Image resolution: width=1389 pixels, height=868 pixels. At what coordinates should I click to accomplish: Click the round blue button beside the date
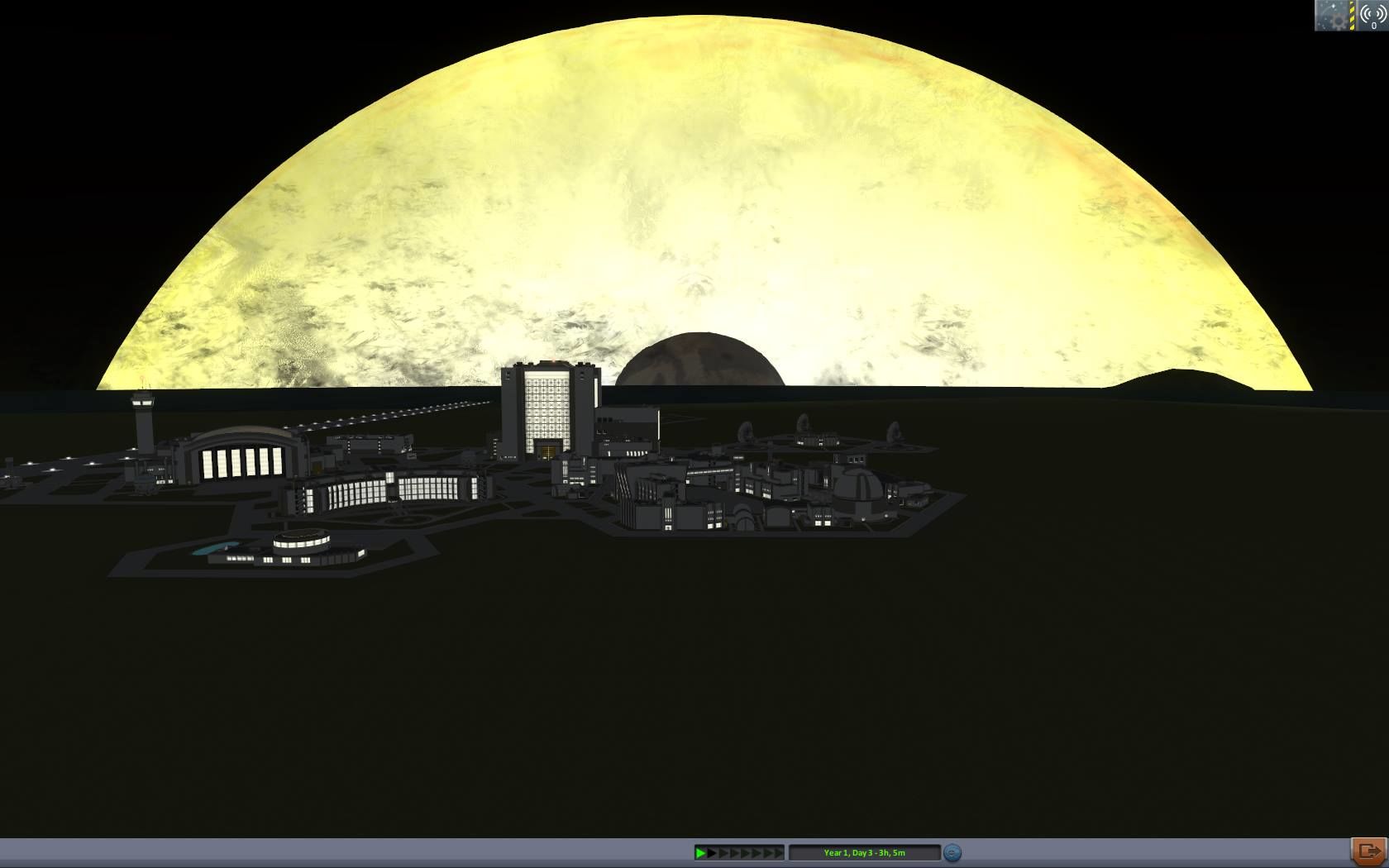coord(952,852)
